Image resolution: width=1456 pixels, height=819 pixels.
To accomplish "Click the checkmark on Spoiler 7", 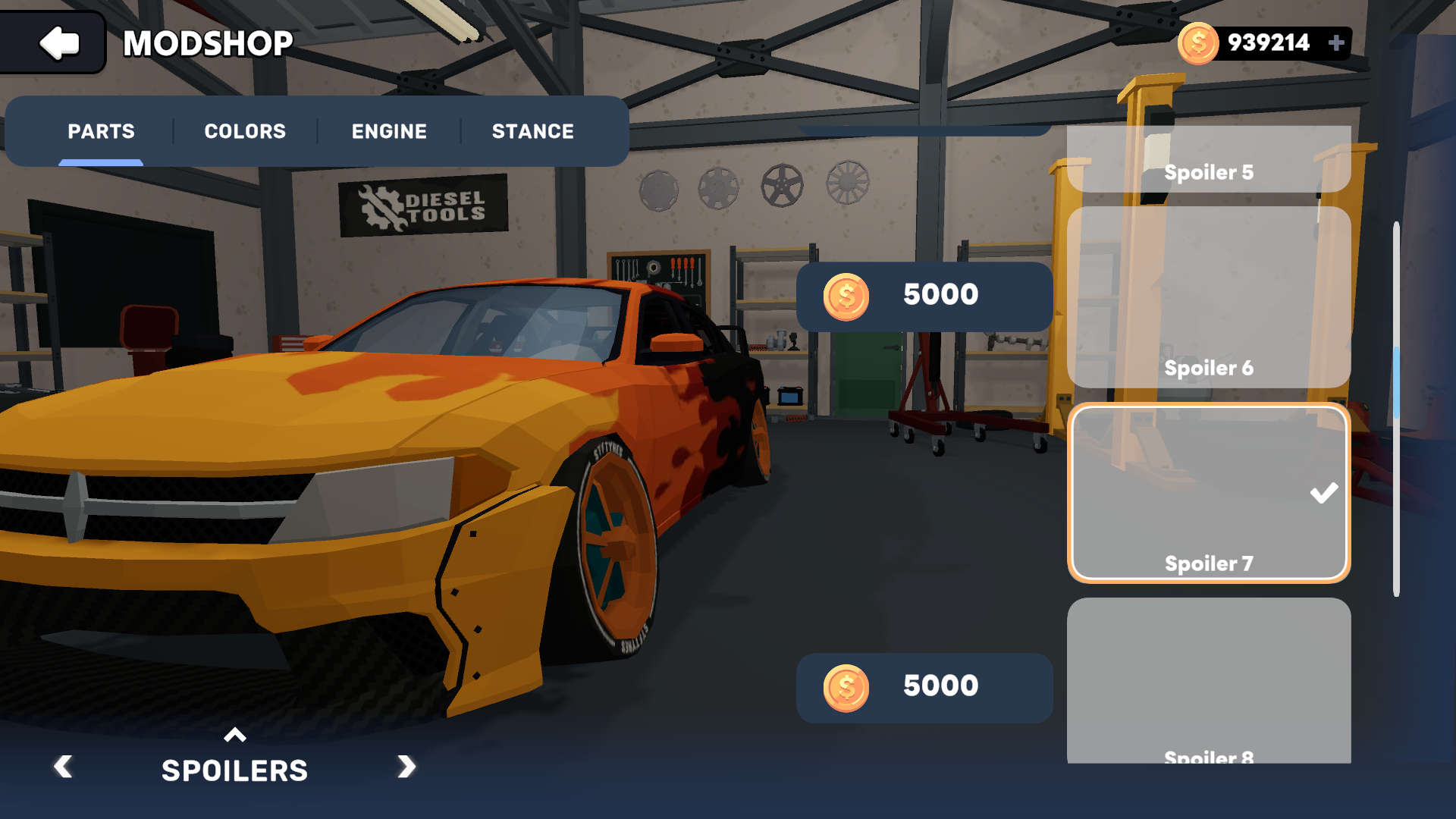I will click(1324, 492).
